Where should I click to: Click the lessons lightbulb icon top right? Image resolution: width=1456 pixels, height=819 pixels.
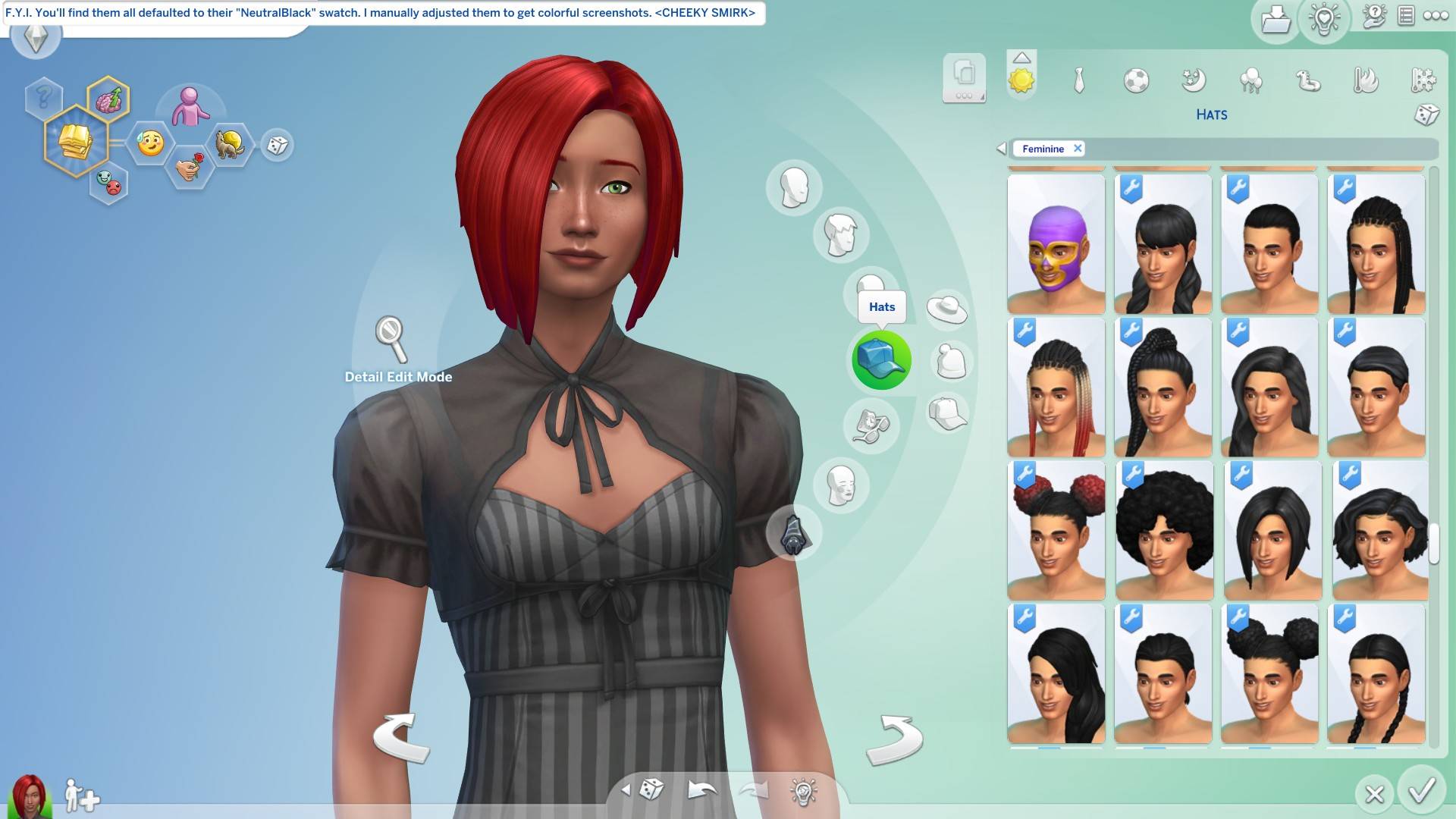click(x=1325, y=19)
